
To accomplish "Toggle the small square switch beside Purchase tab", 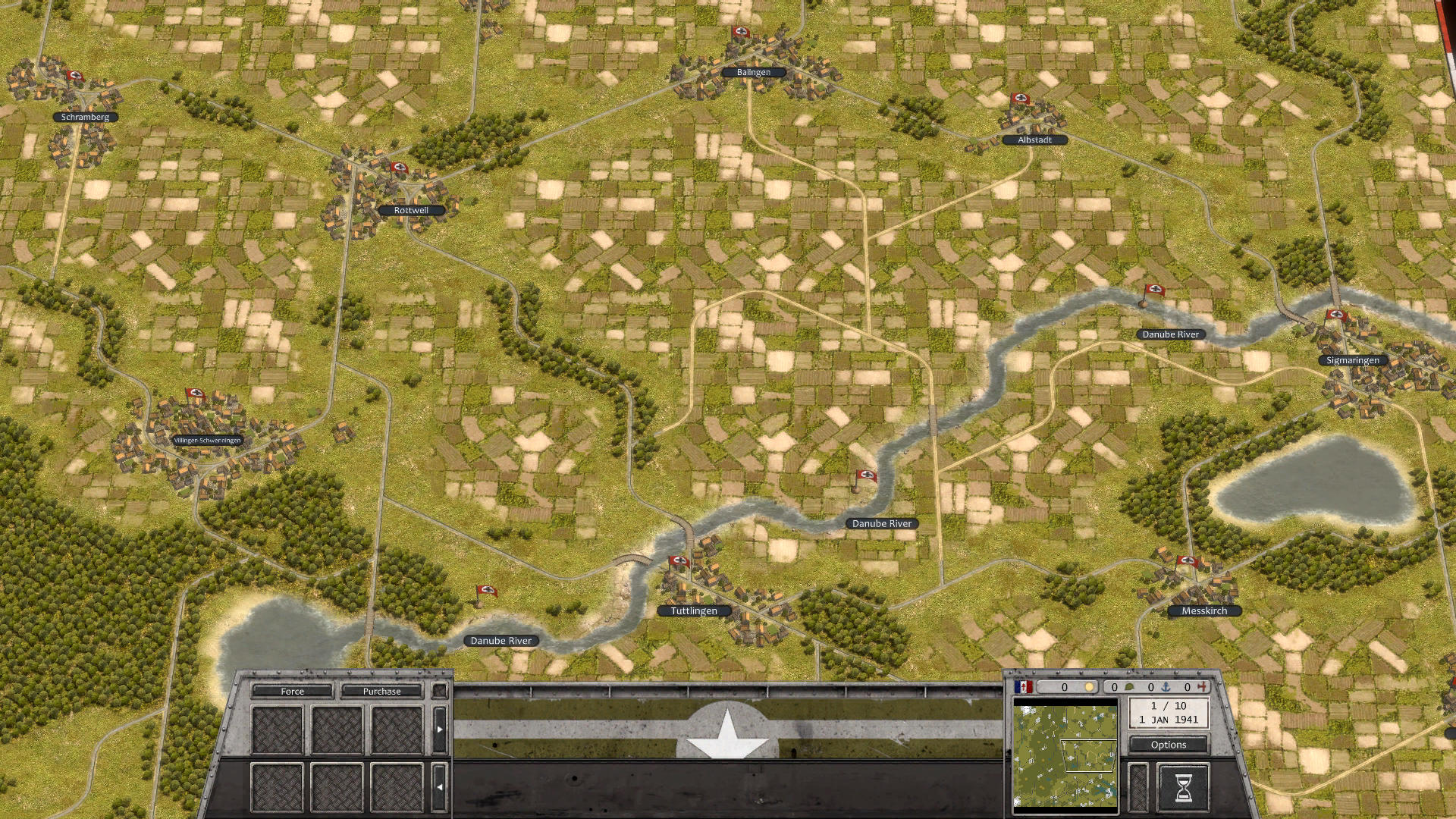I will tap(440, 691).
